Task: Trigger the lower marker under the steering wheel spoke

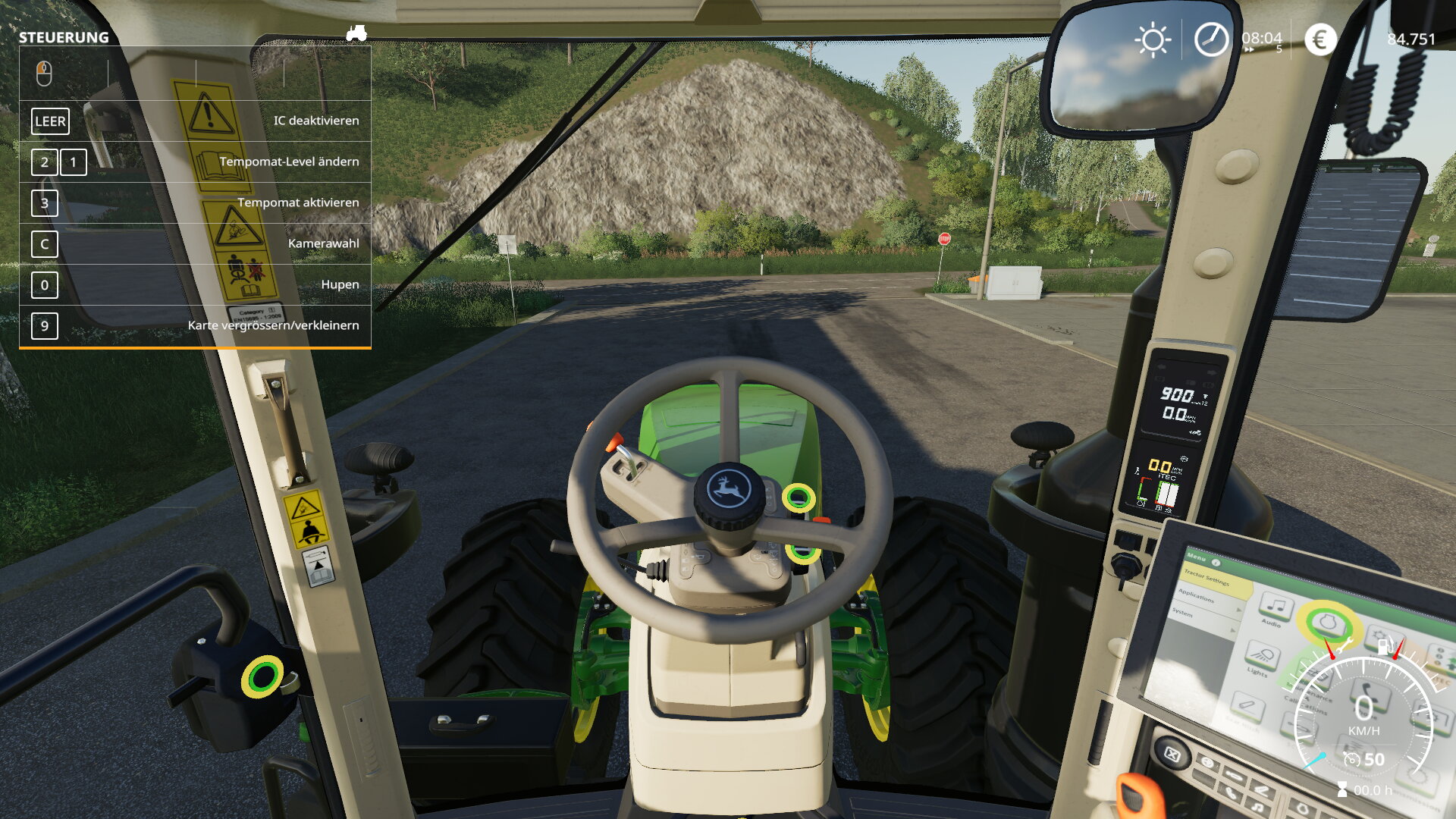Action: click(x=802, y=551)
